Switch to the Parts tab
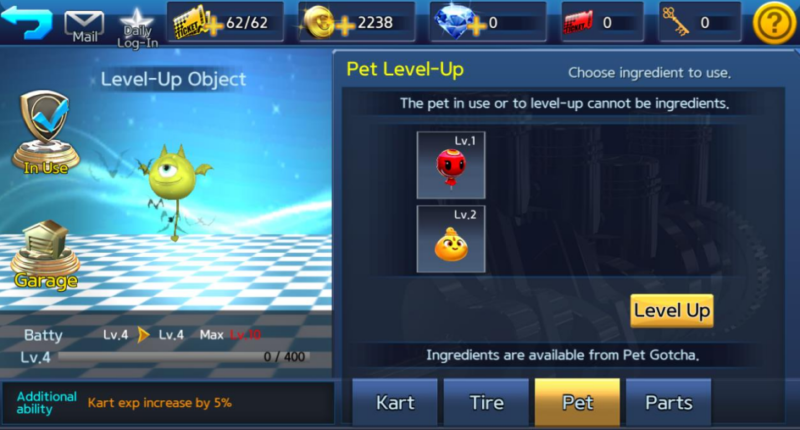 (668, 403)
